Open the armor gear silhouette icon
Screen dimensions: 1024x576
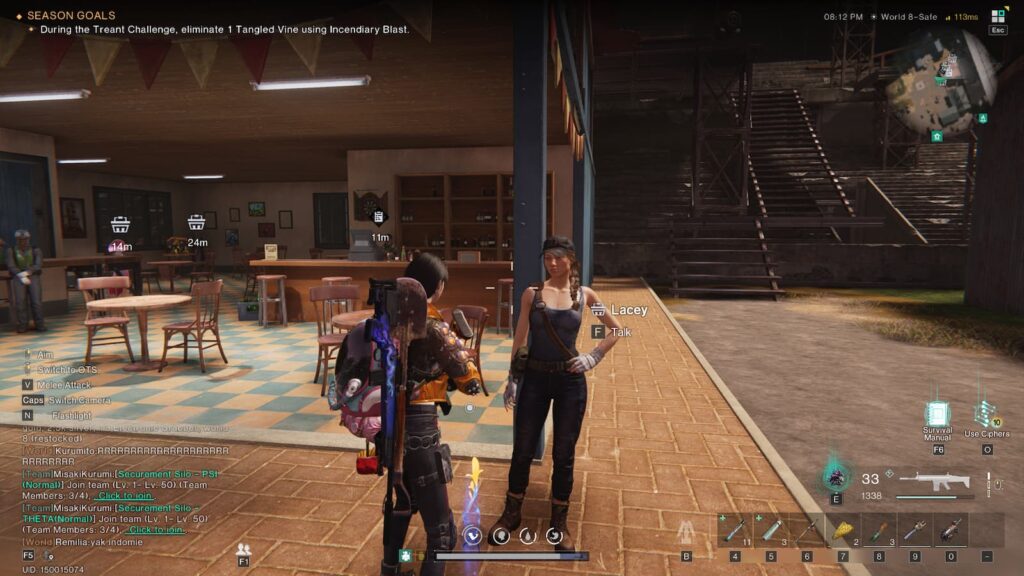[x=686, y=531]
